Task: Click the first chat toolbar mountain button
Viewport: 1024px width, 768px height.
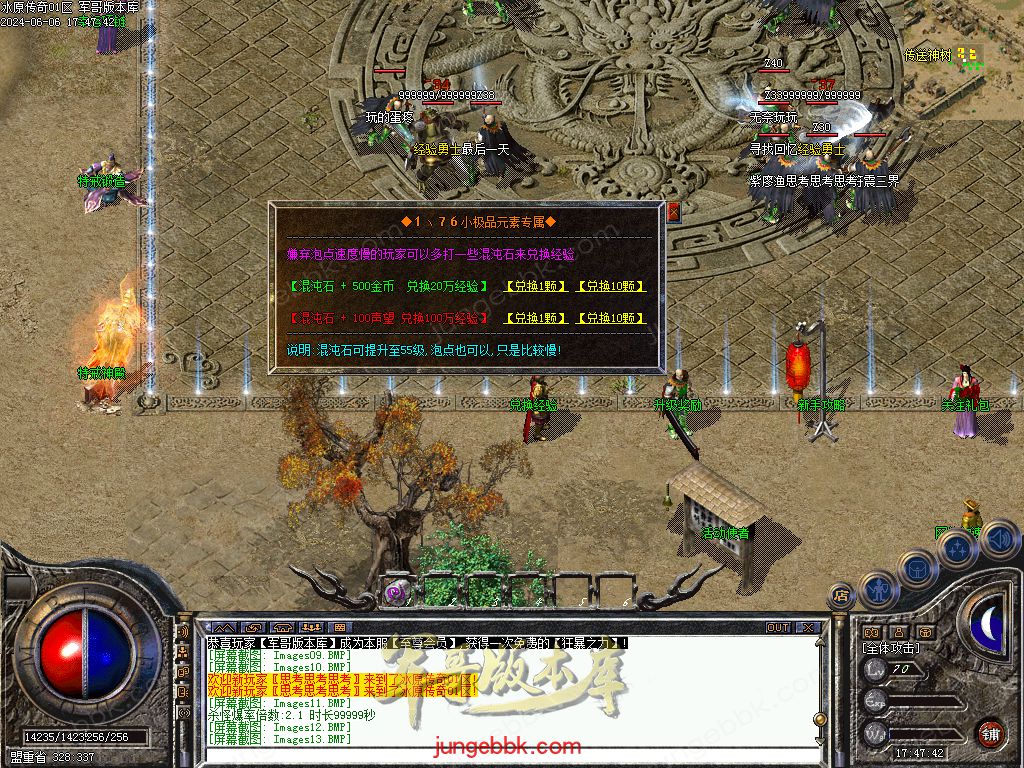Action: coord(223,628)
